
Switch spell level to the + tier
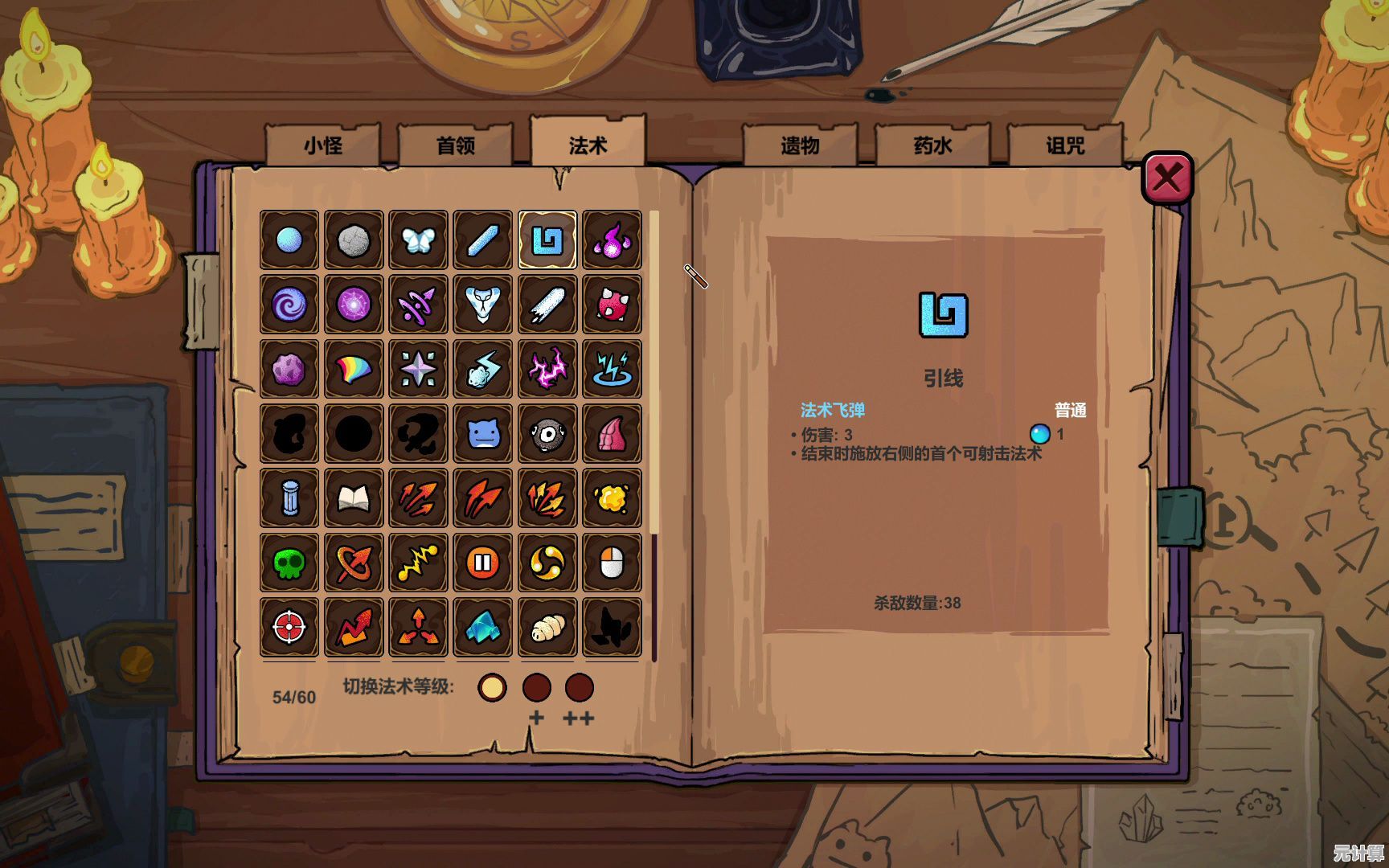pyautogui.click(x=537, y=689)
